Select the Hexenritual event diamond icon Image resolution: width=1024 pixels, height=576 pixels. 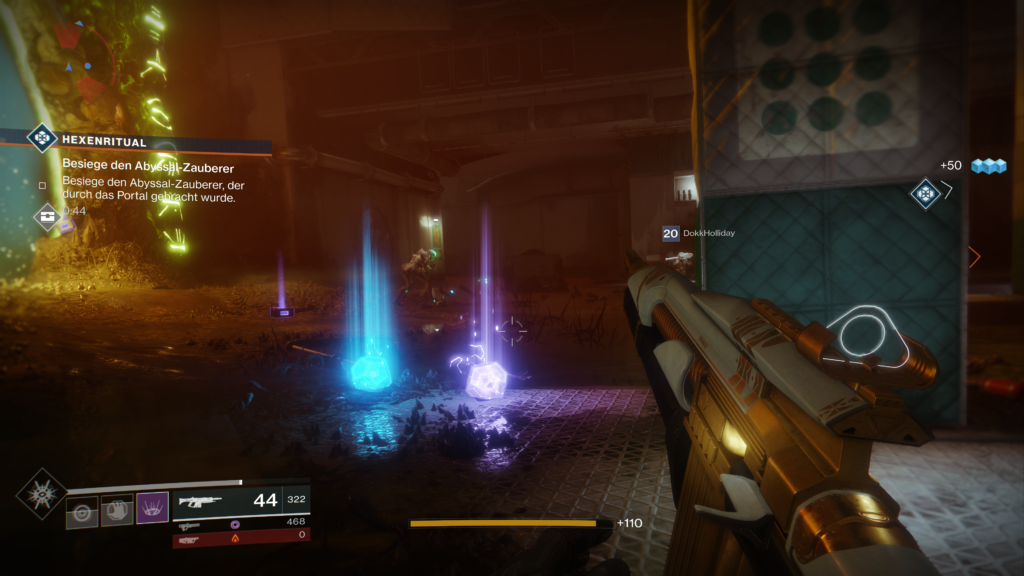41,137
